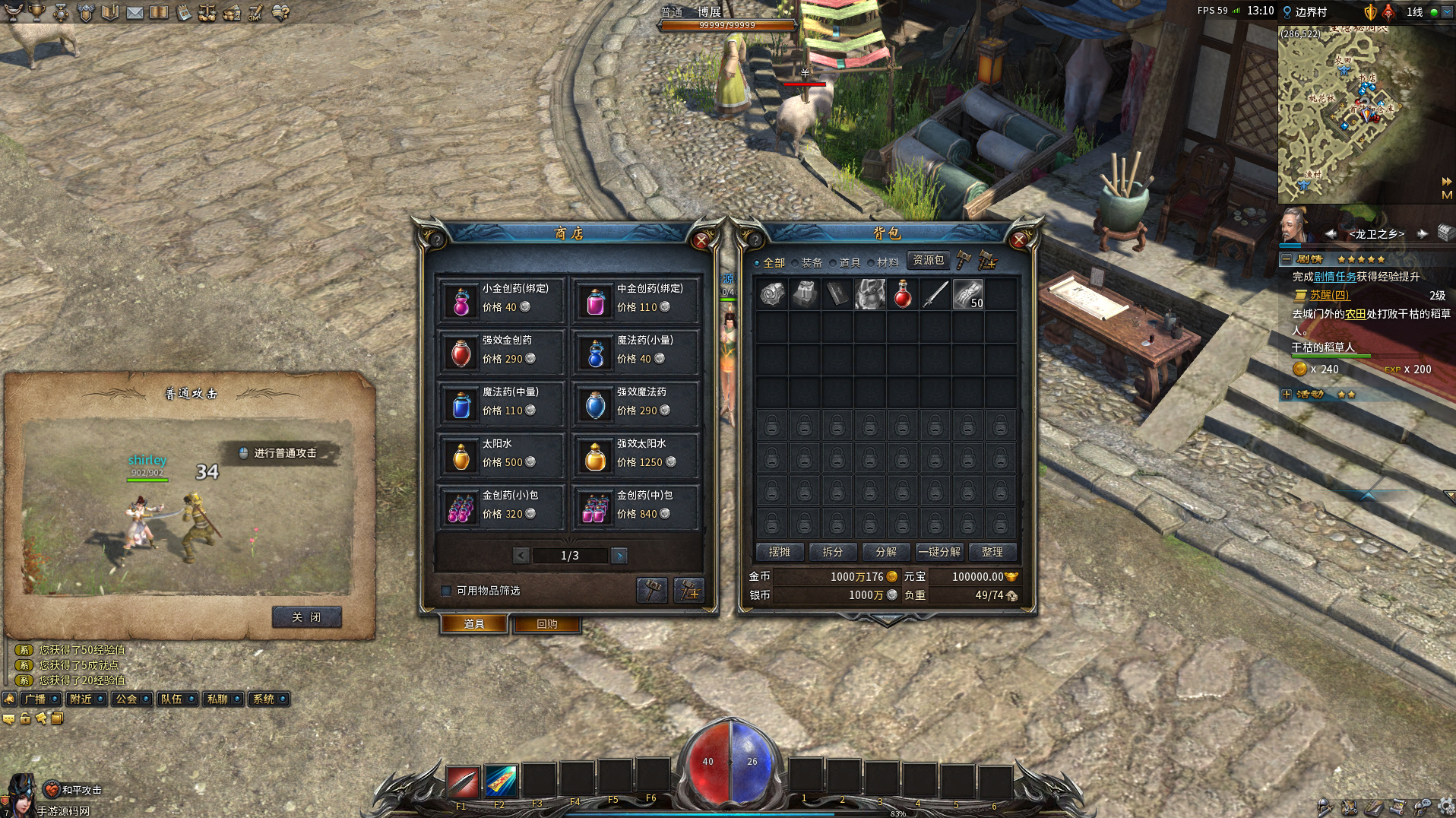Viewport: 1456px width, 818px height.
Task: Go to next shop page
Action: coord(619,556)
